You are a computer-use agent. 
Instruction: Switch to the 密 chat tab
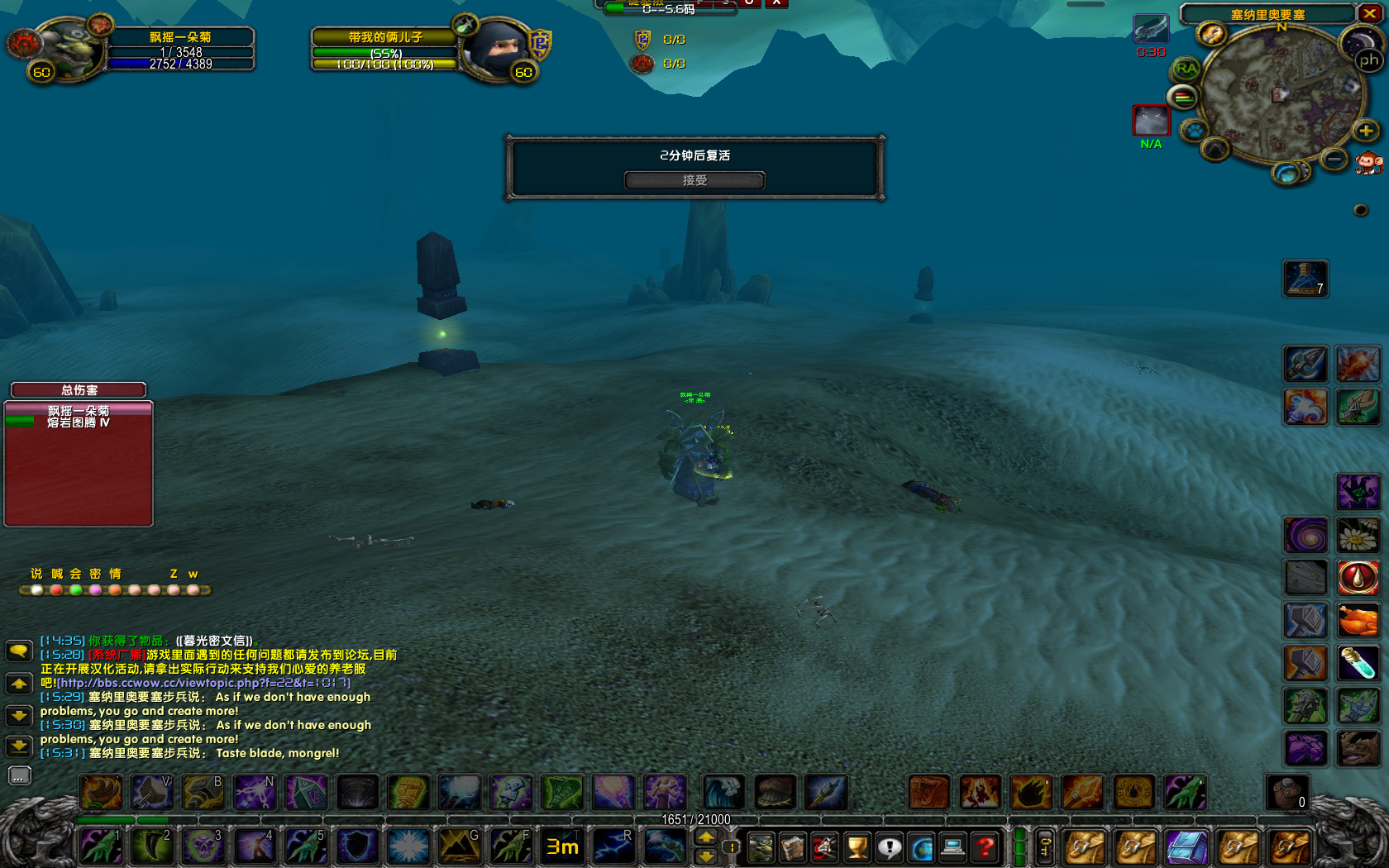tap(93, 573)
